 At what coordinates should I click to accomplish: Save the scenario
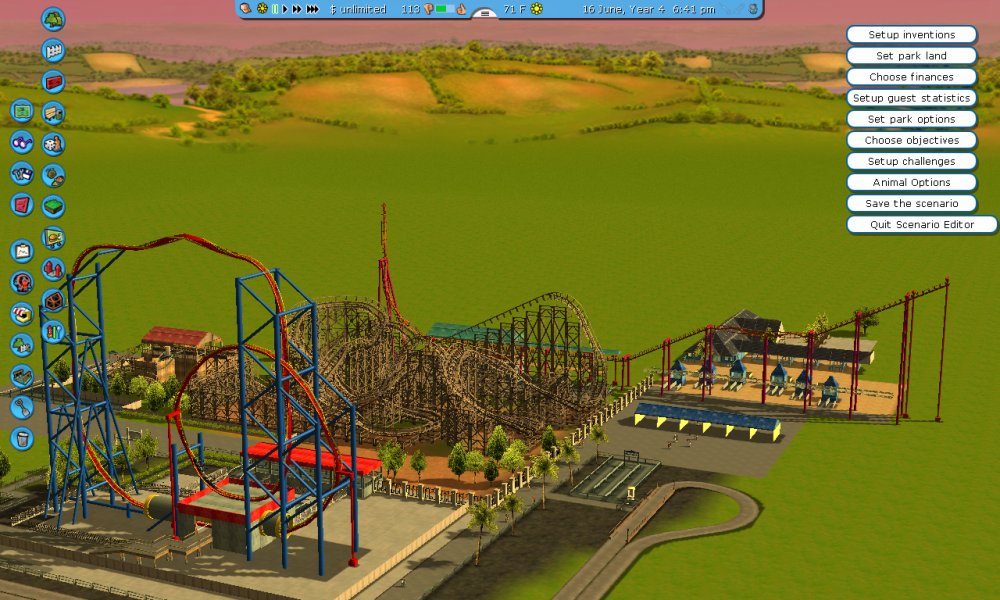pyautogui.click(x=911, y=203)
